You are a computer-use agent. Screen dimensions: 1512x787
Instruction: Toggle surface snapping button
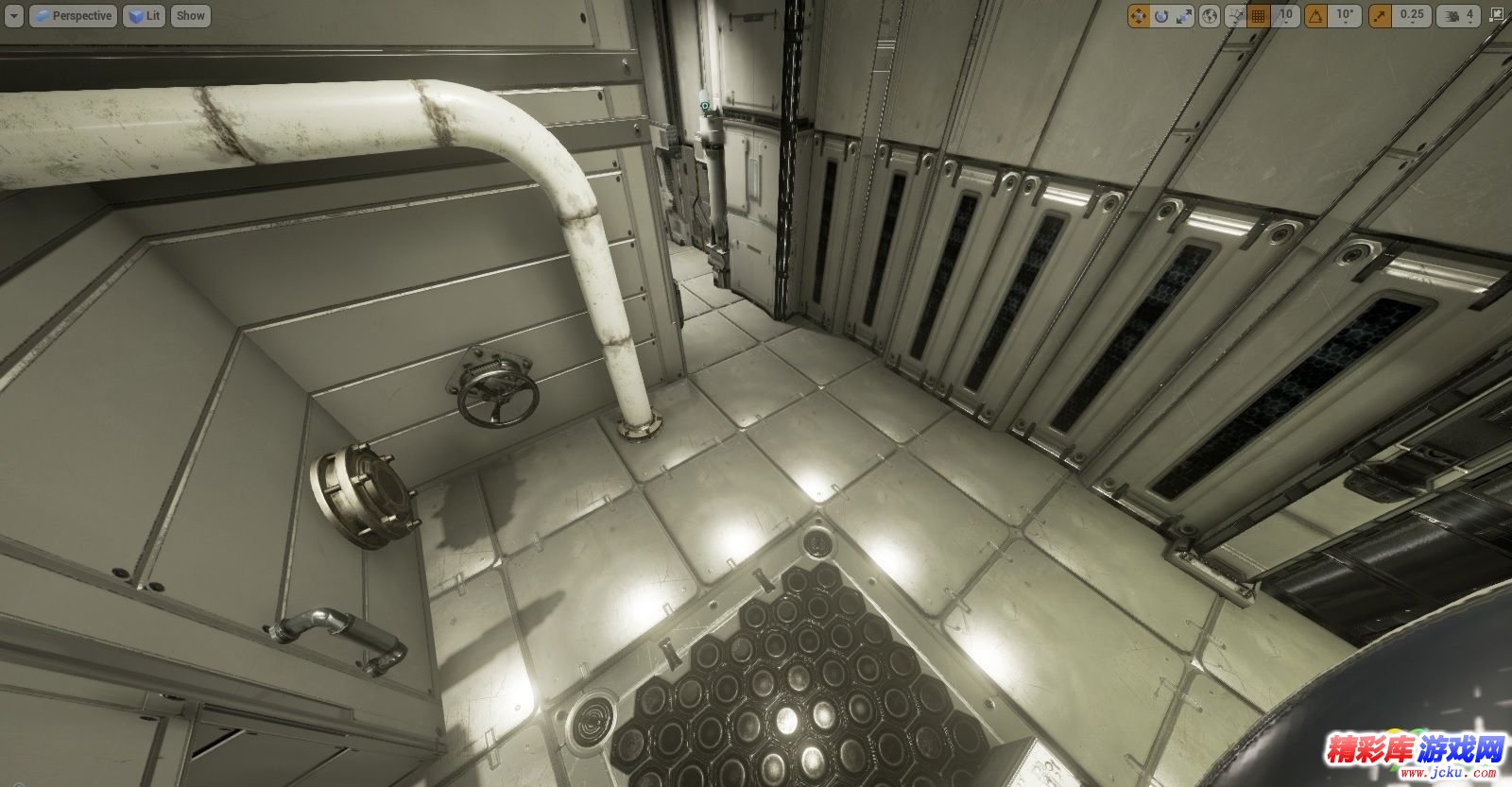point(1235,16)
